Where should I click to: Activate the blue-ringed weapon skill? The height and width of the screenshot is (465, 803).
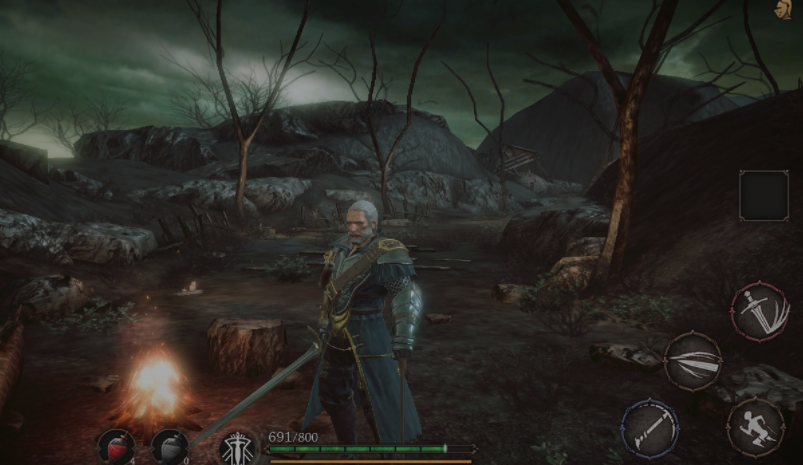[x=649, y=428]
